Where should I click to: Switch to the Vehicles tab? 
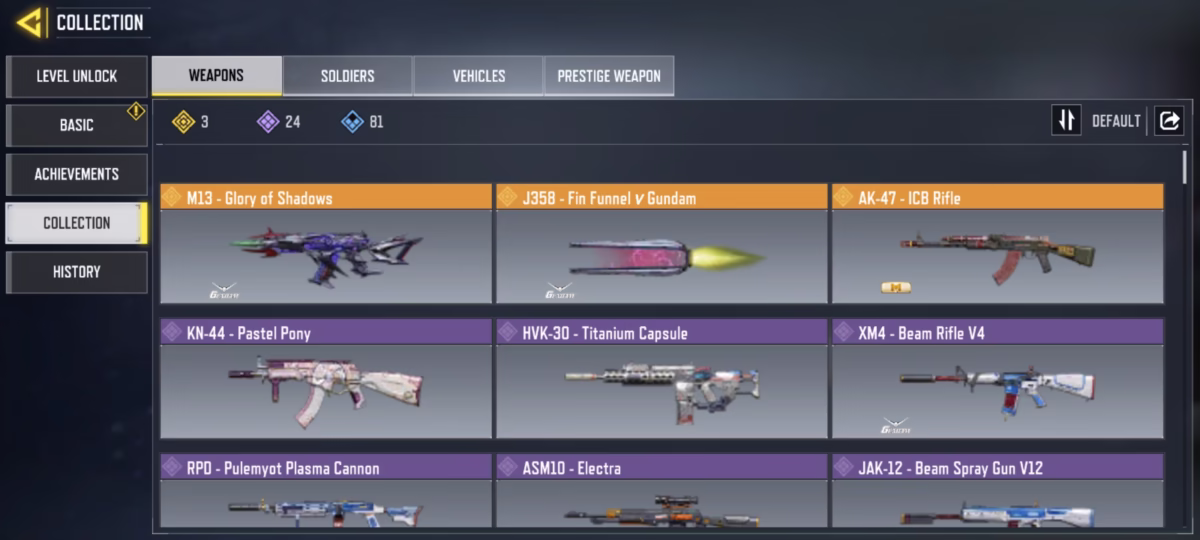point(478,76)
